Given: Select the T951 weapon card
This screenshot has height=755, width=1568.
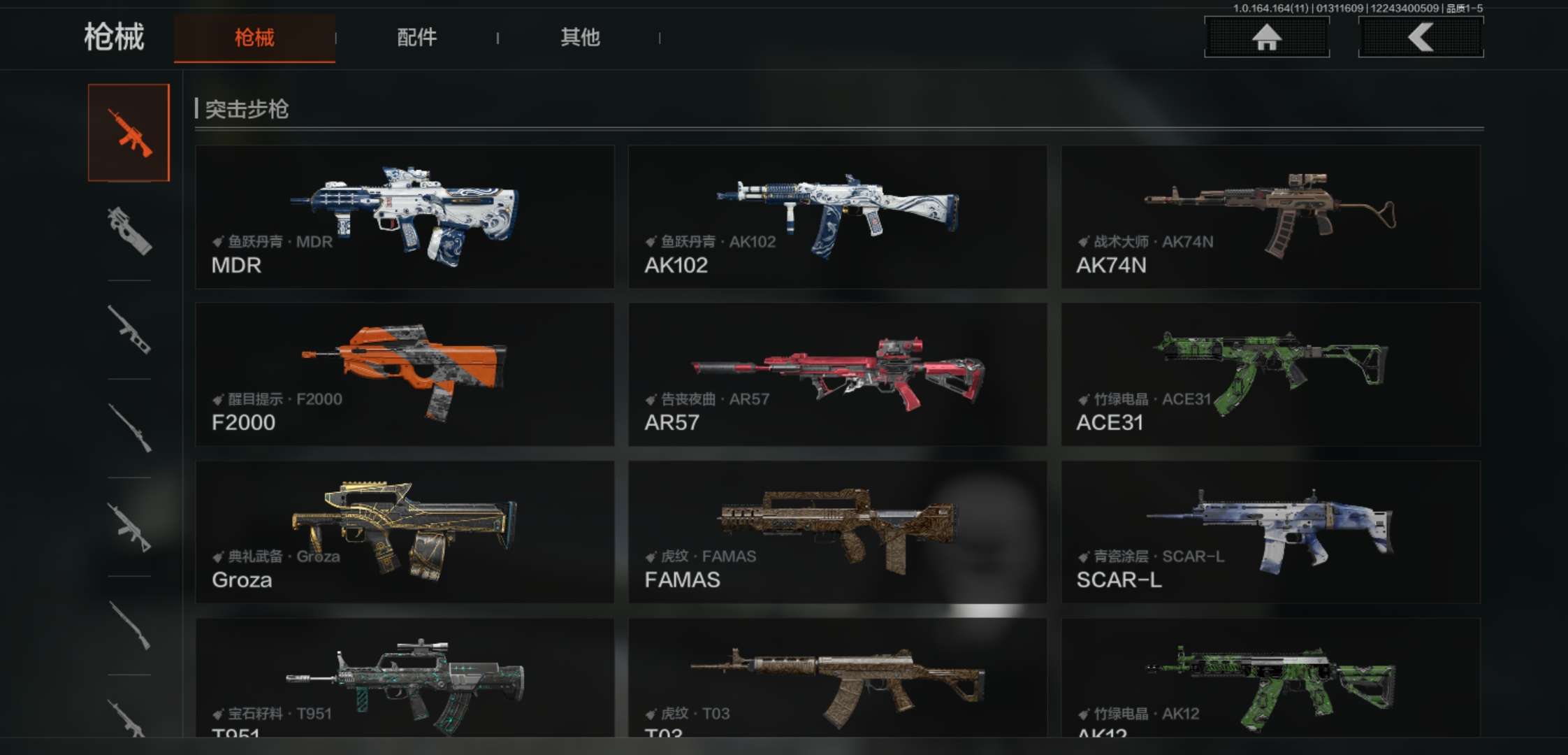Looking at the screenshot, I should click(x=405, y=678).
